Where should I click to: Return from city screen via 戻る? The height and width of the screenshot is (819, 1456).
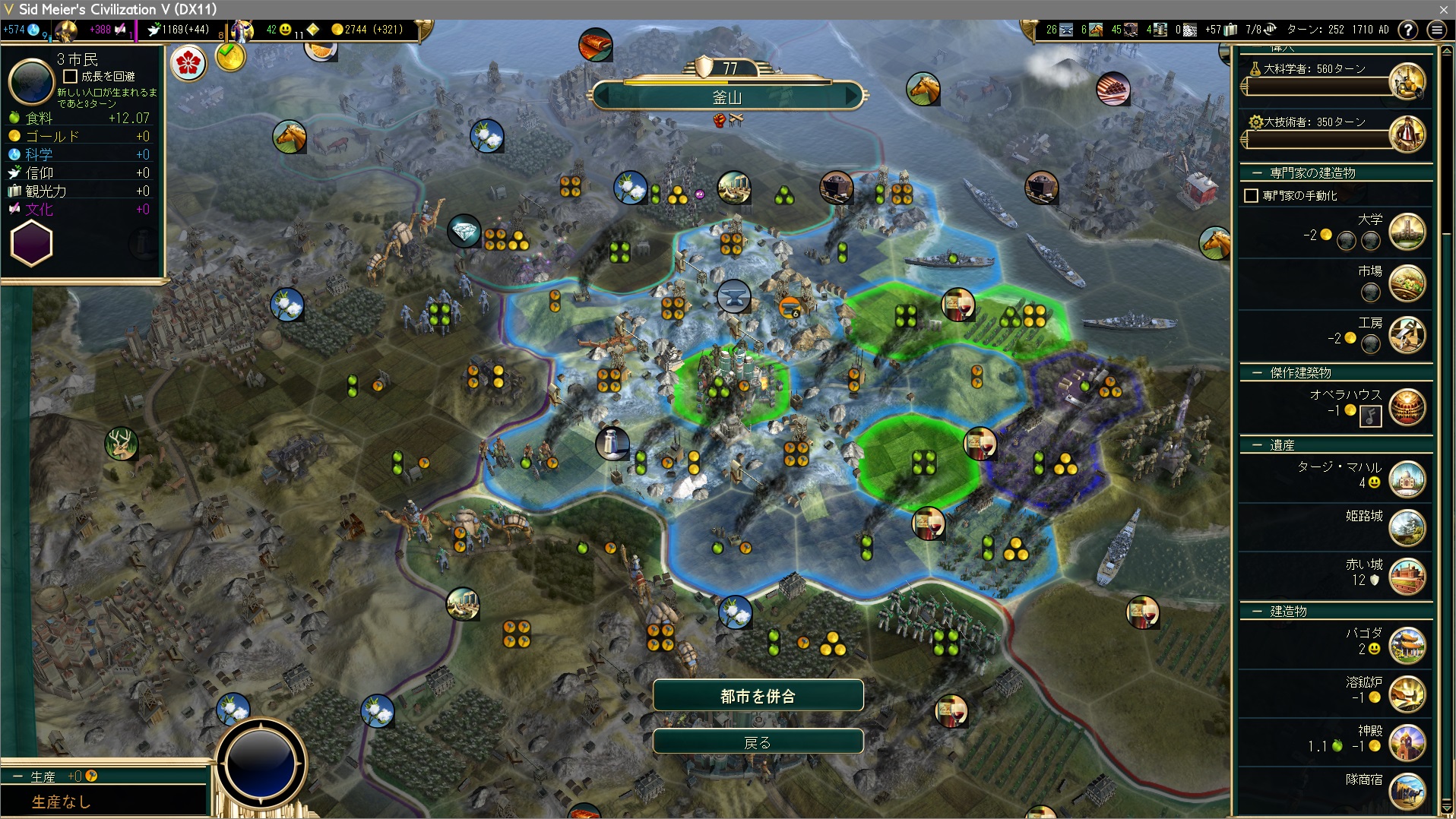[x=758, y=742]
